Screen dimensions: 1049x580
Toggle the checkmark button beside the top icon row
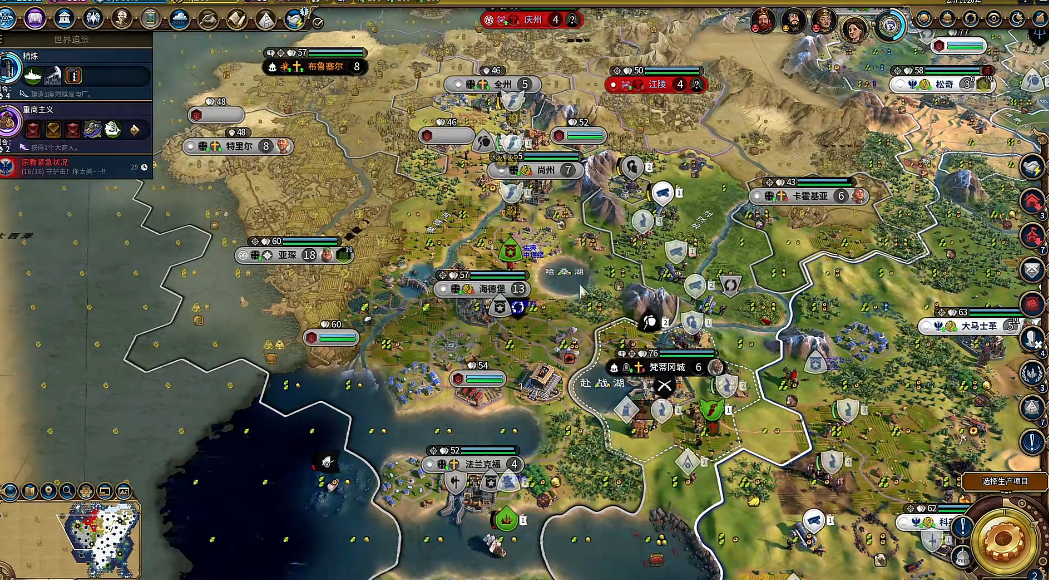(x=318, y=22)
